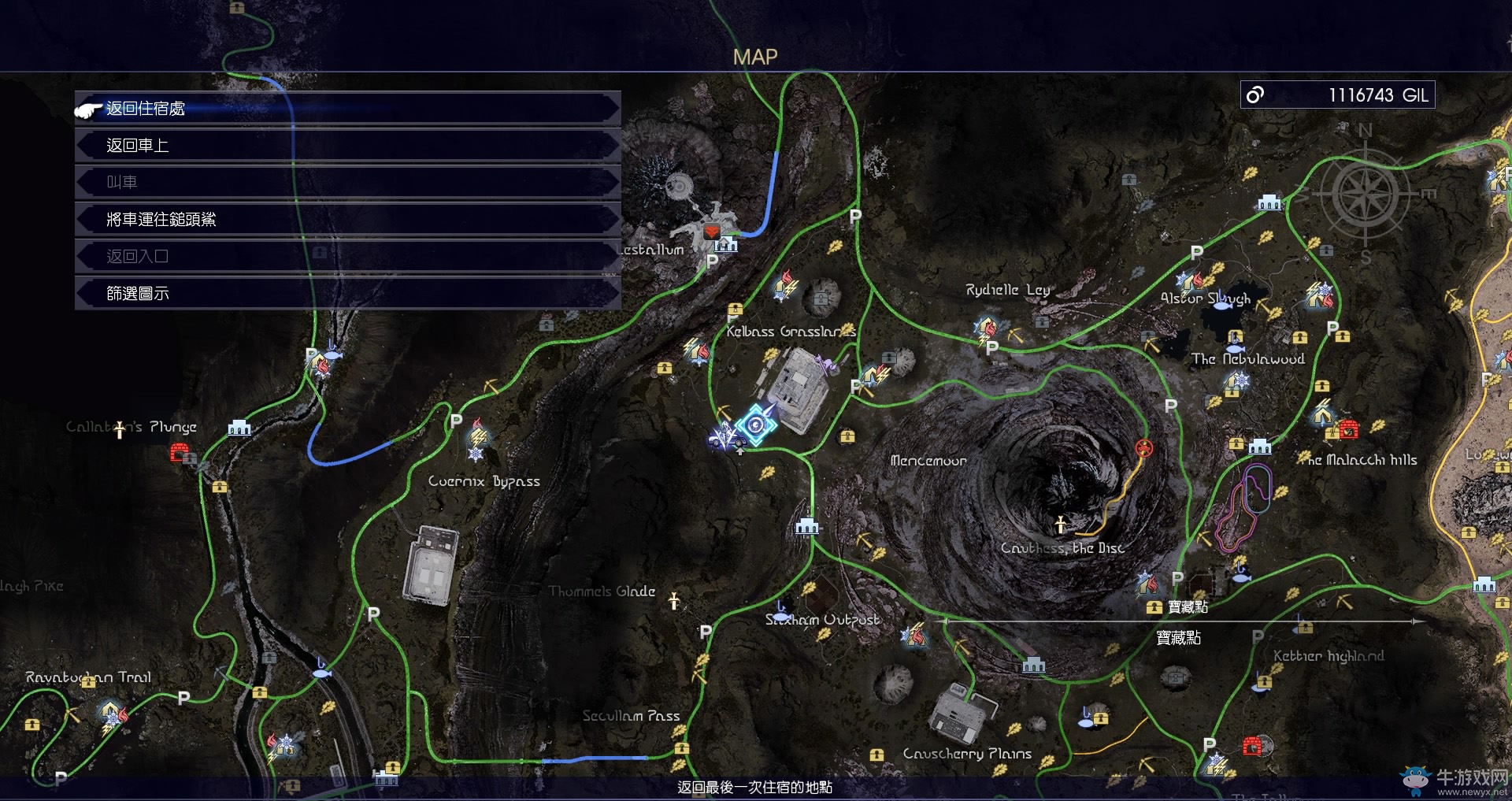Select the red dungeon icon near Callatein's Plunge

pyautogui.click(x=180, y=453)
